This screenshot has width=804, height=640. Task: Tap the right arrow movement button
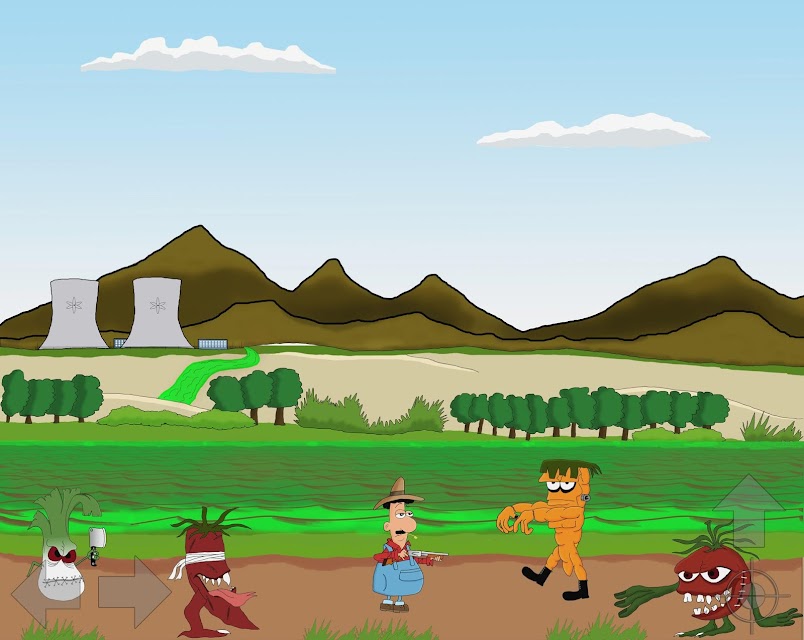click(134, 592)
